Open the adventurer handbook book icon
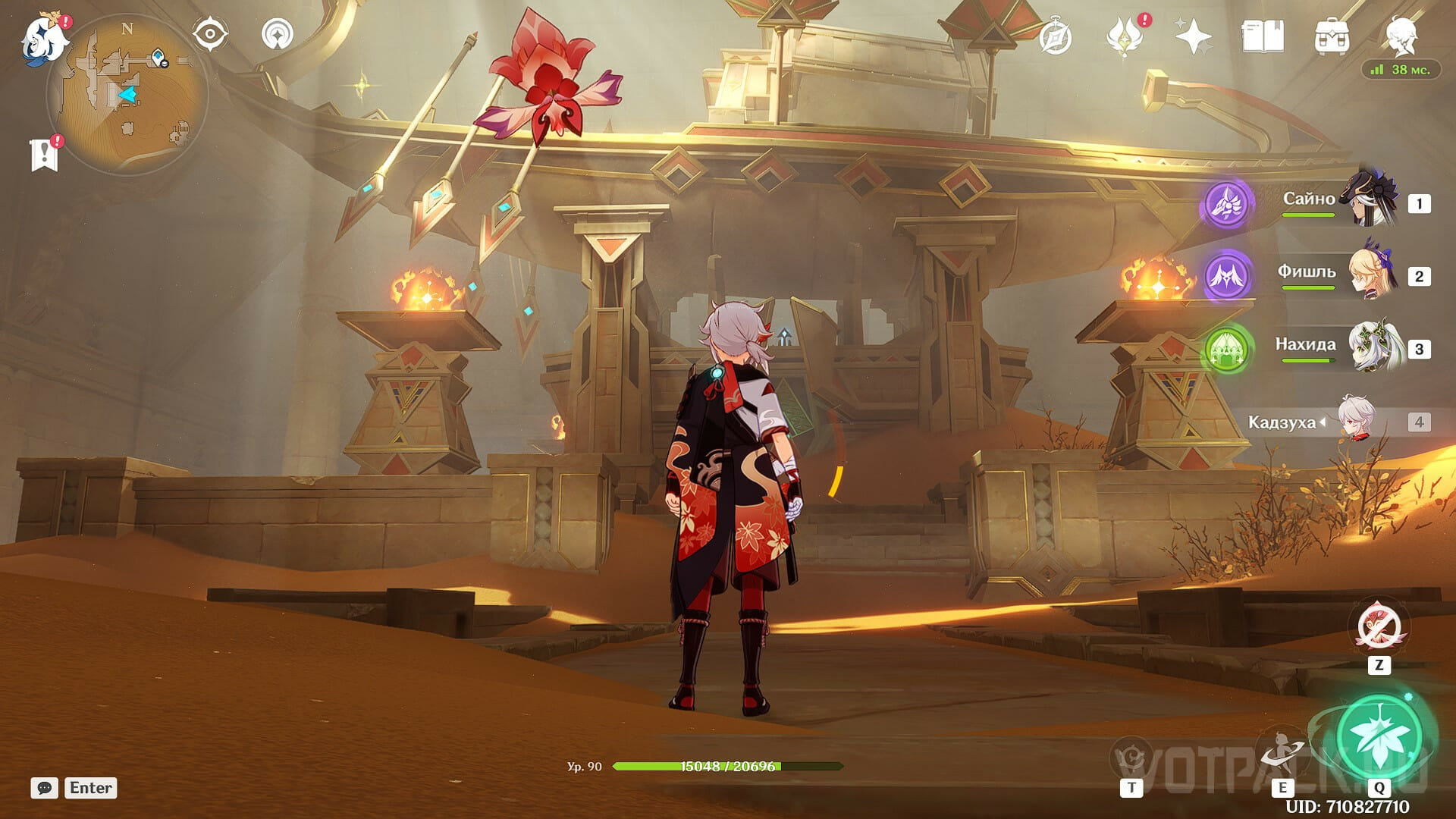Viewport: 1456px width, 819px height. click(x=1263, y=36)
